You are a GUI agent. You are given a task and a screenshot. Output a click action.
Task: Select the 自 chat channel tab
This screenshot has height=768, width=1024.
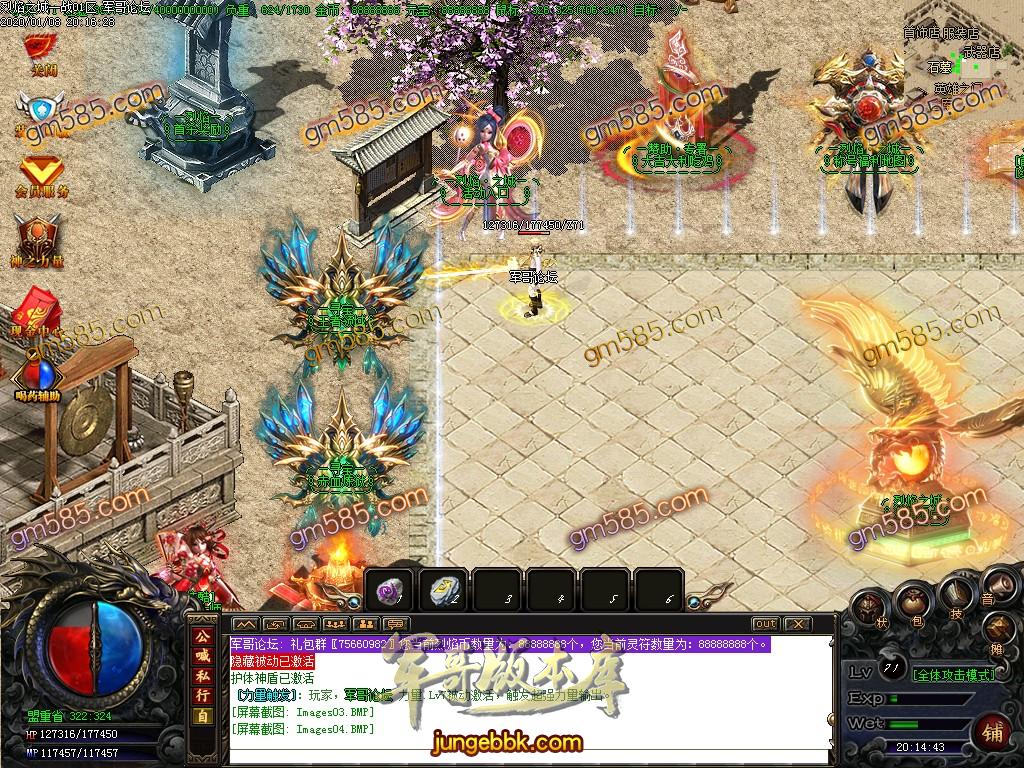[x=203, y=717]
